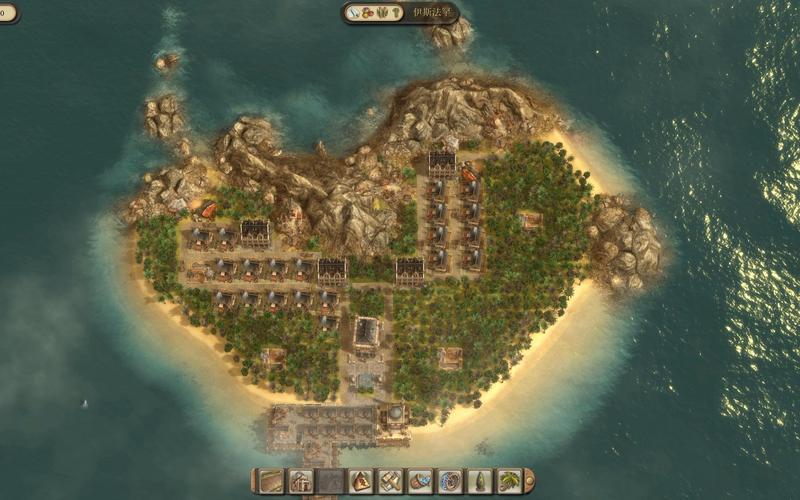The image size is (800, 500).
Task: Open the round blue ornate disc category
Action: [450, 481]
